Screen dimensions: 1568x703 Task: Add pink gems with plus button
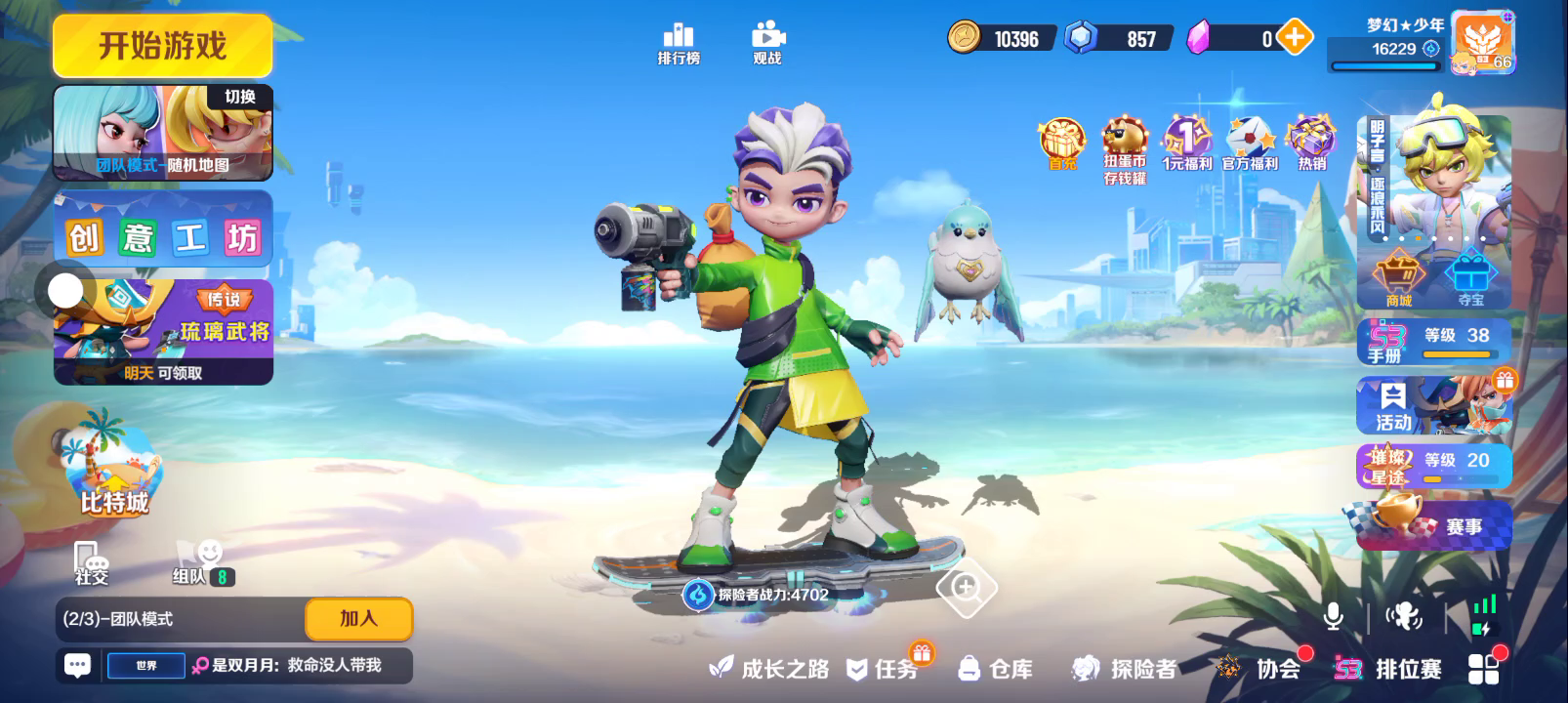point(1294,38)
